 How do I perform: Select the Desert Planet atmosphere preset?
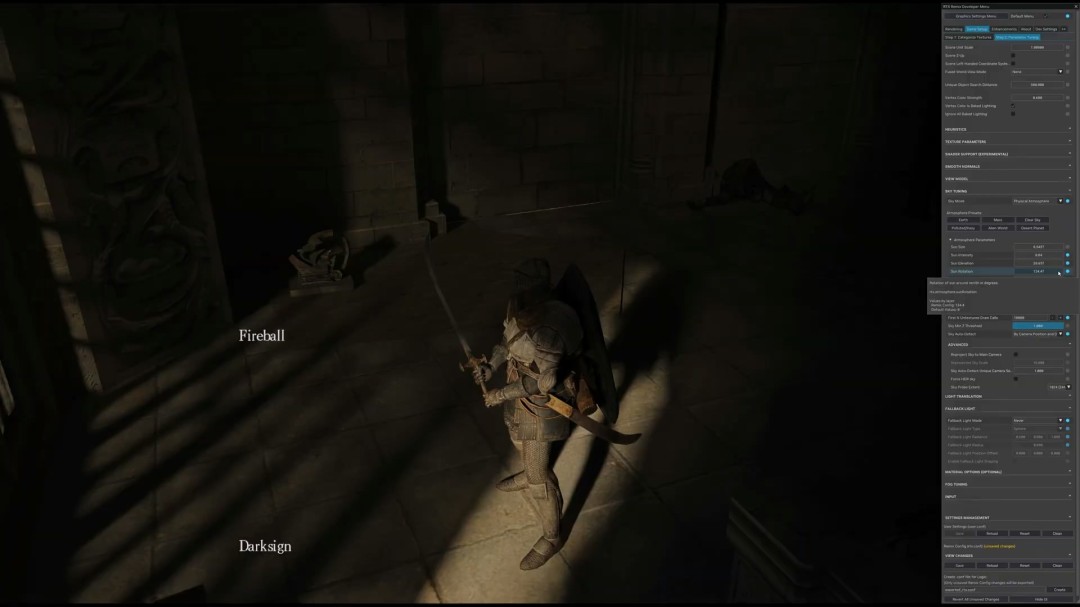pos(1032,228)
